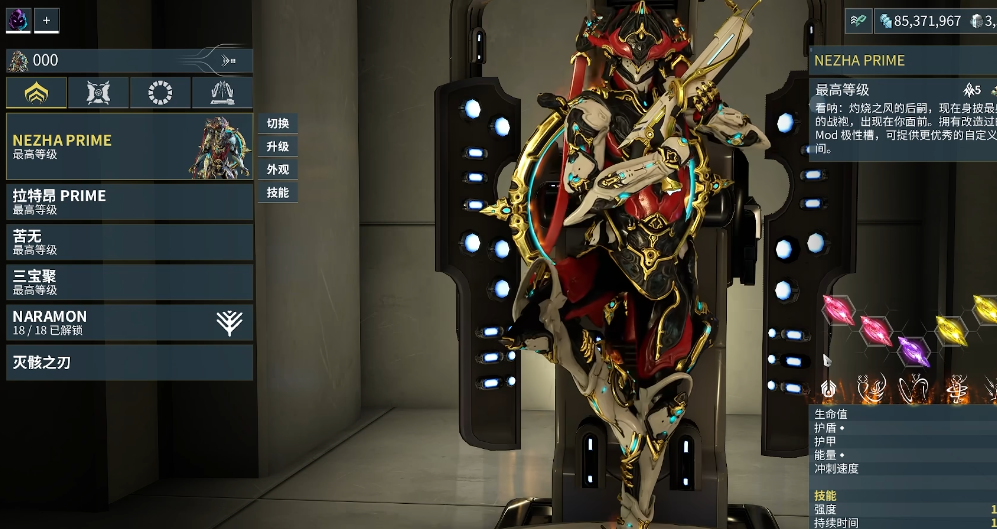Open the green feather icon beside credits
This screenshot has width=997, height=529.
tap(858, 20)
